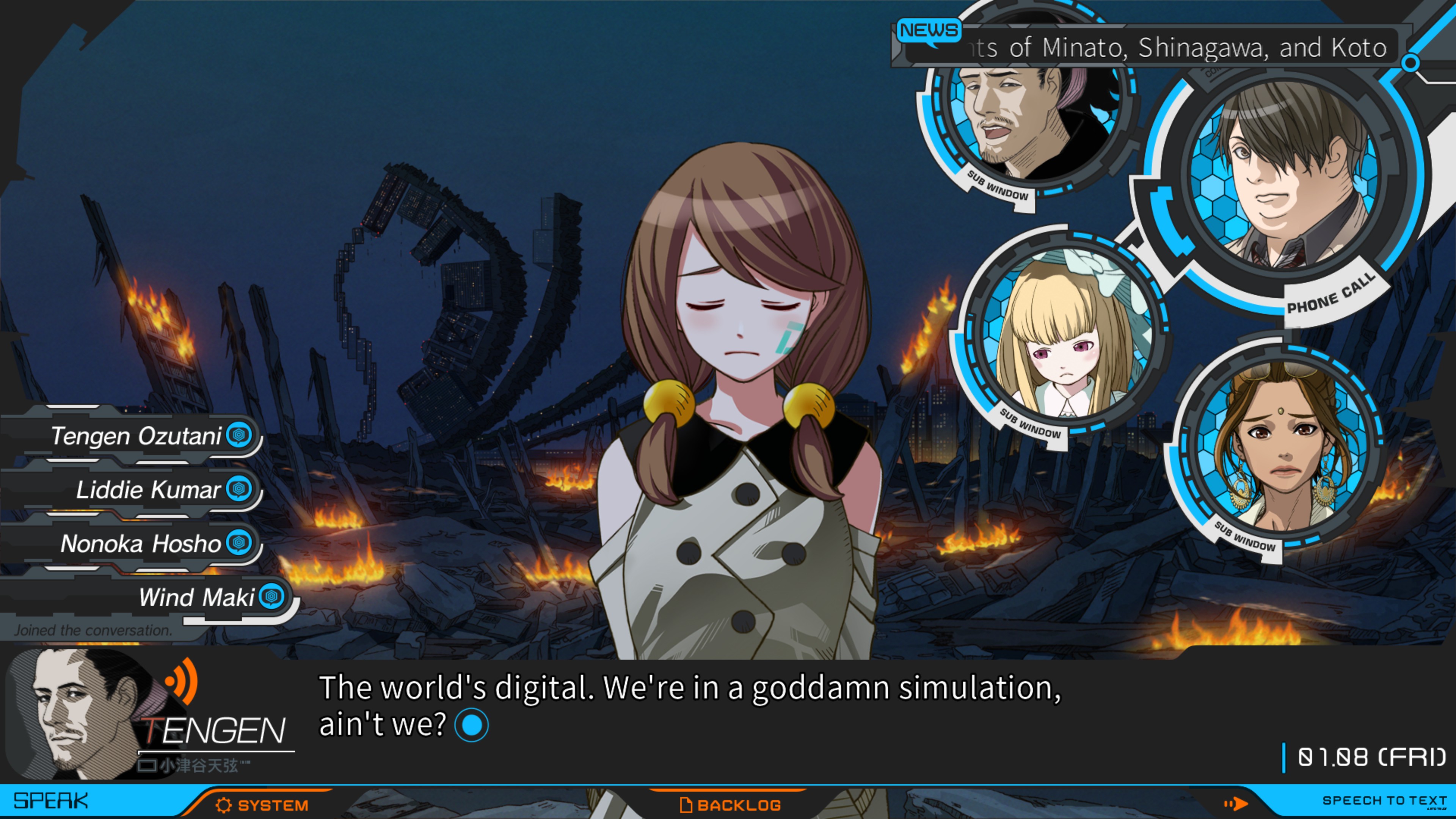Choose Nonoka Hosho from the participant list
Viewport: 1456px width, 819px height.
(x=140, y=543)
